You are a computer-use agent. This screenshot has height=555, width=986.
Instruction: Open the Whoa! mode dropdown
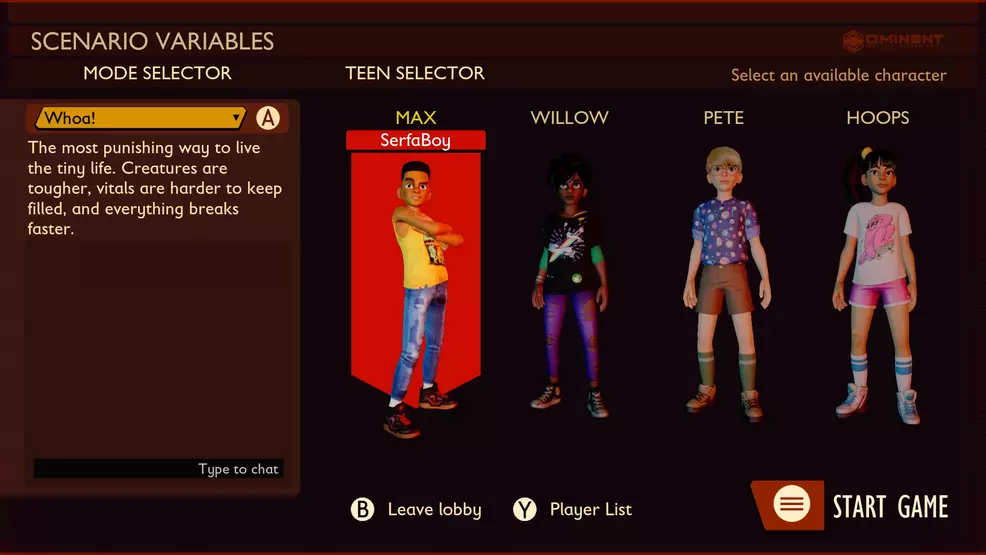[x=141, y=118]
